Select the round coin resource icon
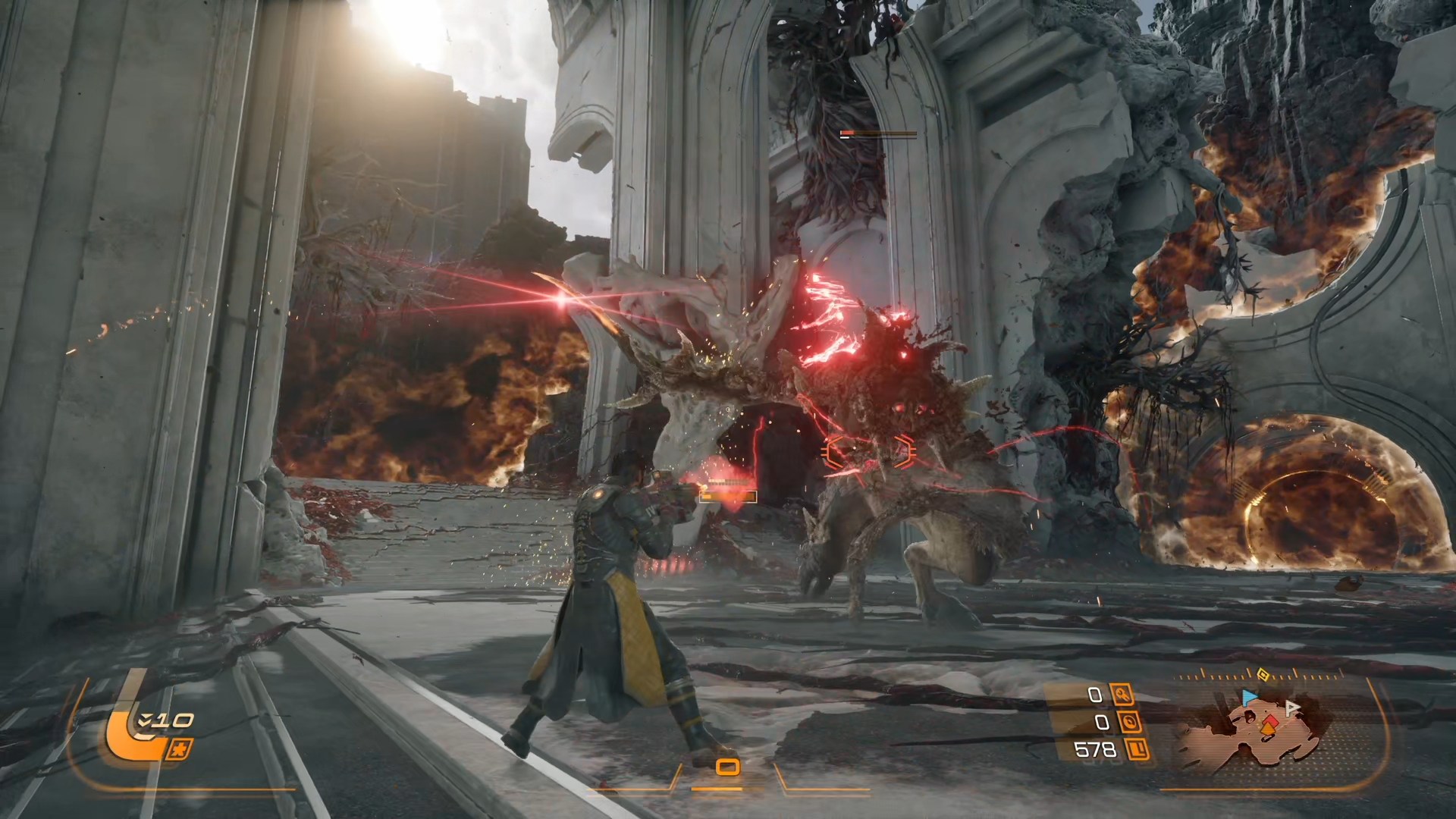The image size is (1456, 819). pos(1130,722)
